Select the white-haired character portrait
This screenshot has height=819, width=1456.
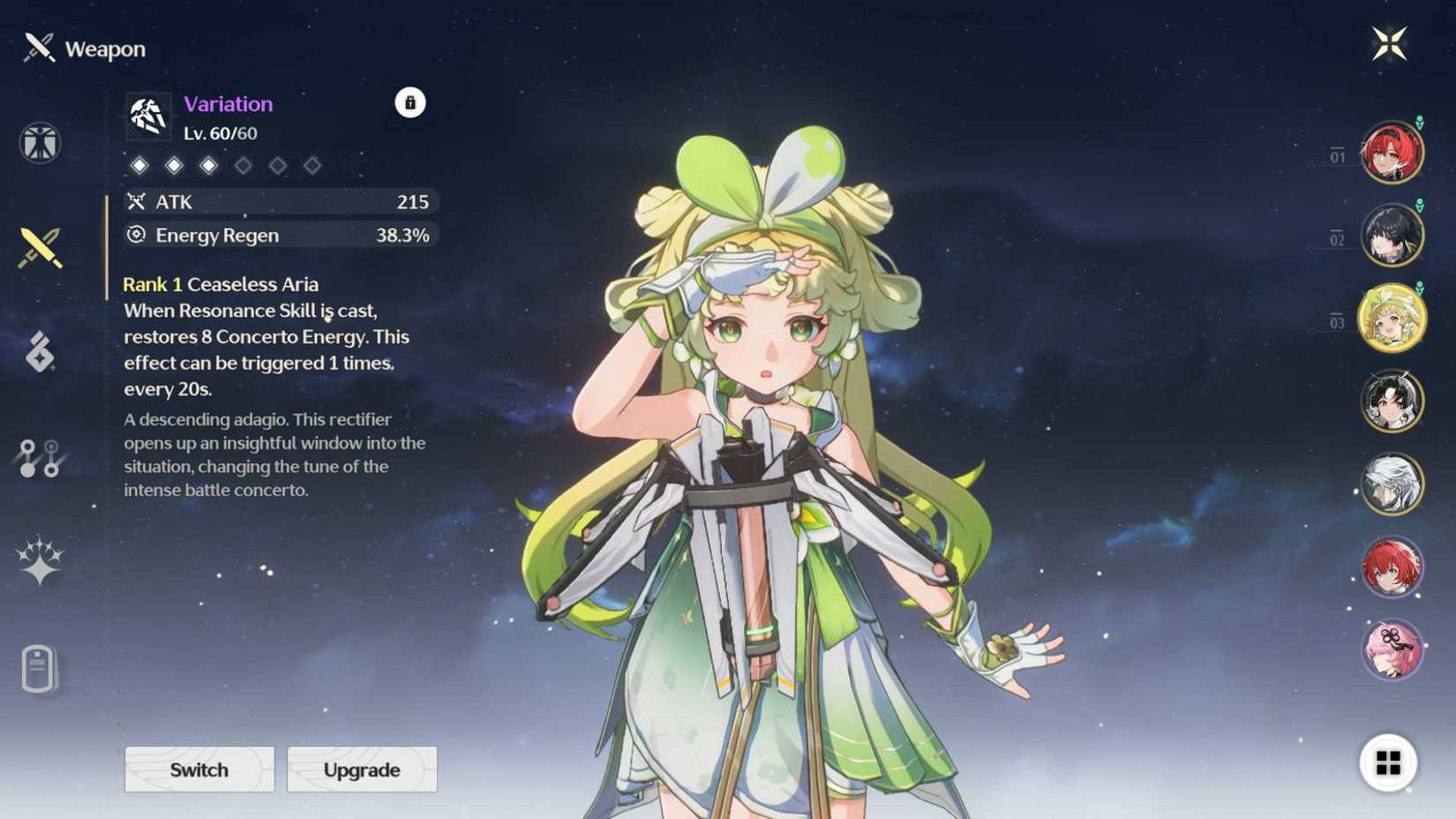coord(1394,484)
